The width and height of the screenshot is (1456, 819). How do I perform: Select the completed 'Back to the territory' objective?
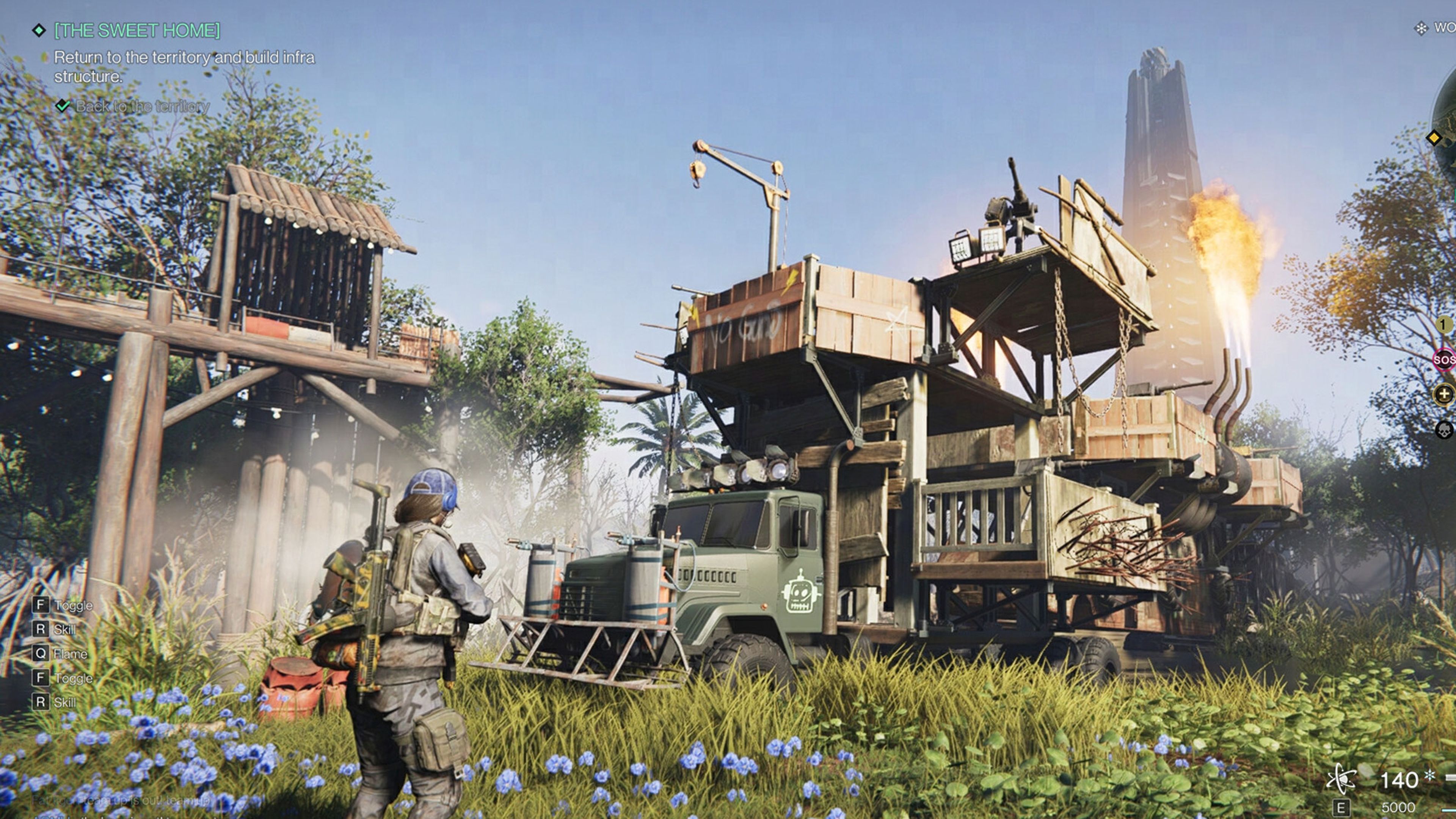tap(142, 106)
